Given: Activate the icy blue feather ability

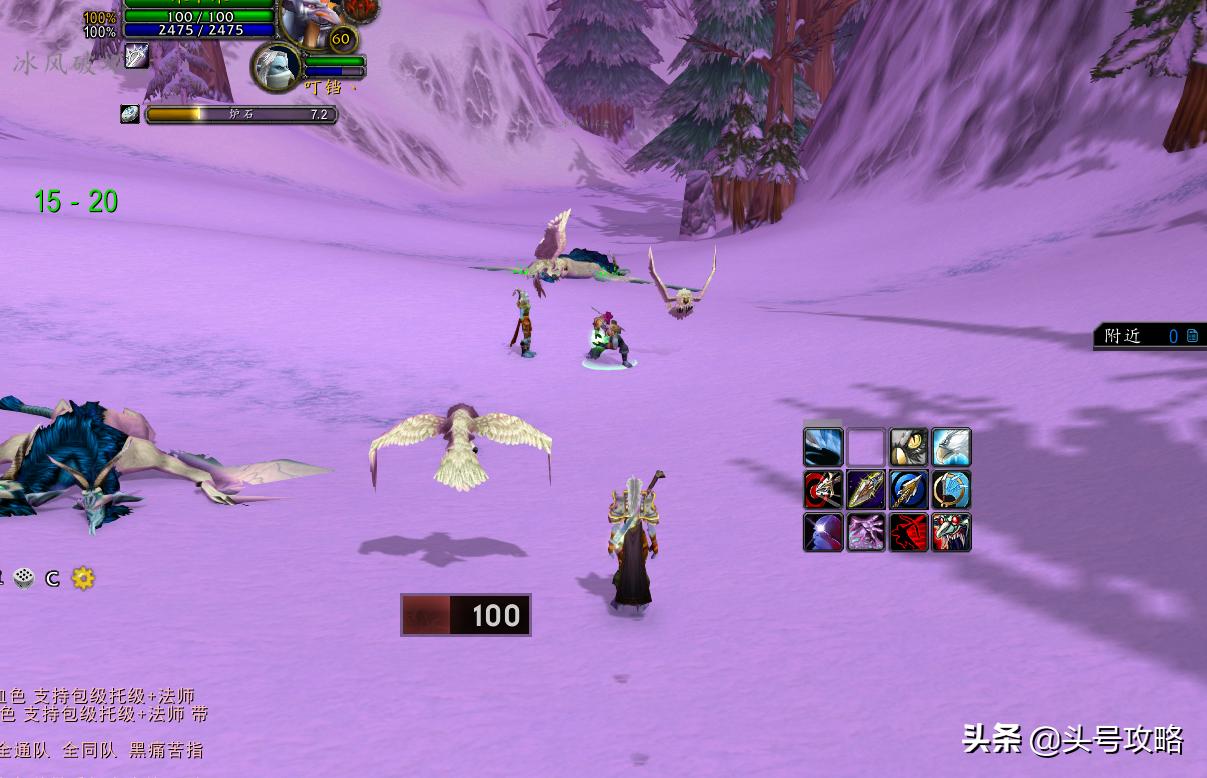Looking at the screenshot, I should click(823, 447).
